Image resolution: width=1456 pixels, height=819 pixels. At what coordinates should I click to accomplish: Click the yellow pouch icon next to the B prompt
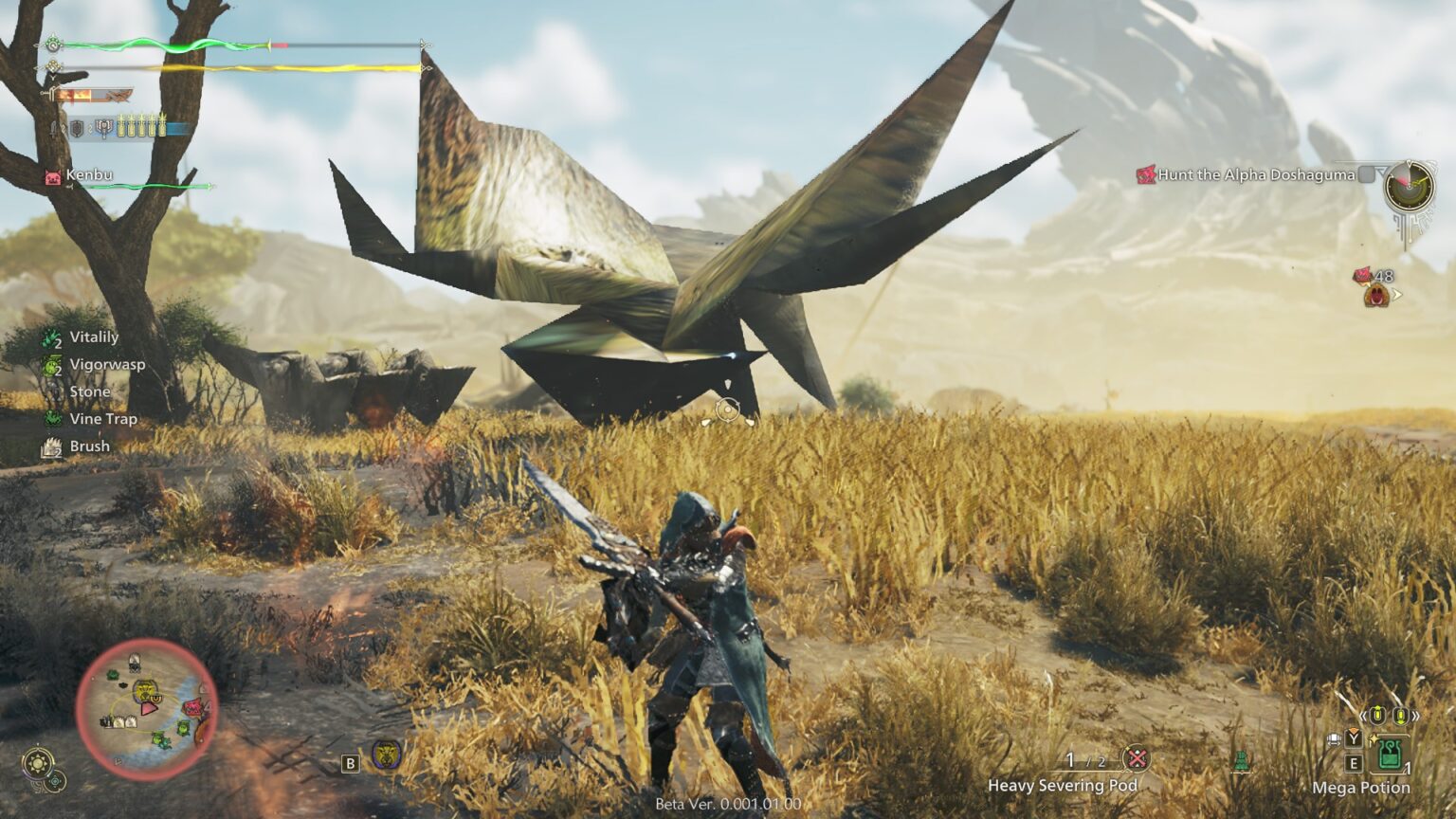[385, 757]
